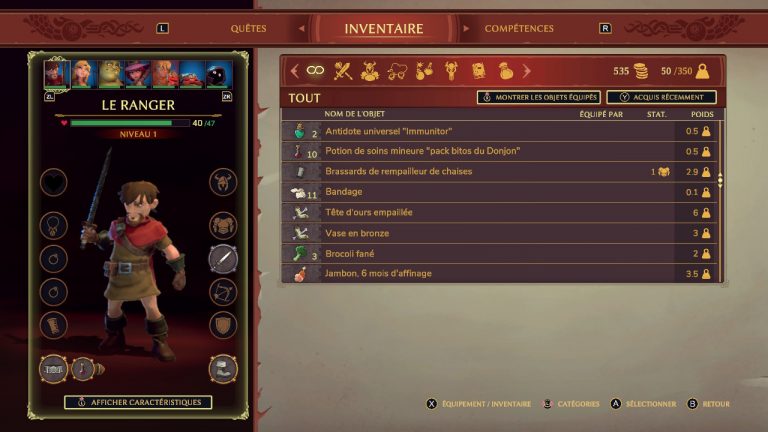Viewport: 768px width, 432px height.
Task: Open the Compétences tab
Action: (519, 29)
